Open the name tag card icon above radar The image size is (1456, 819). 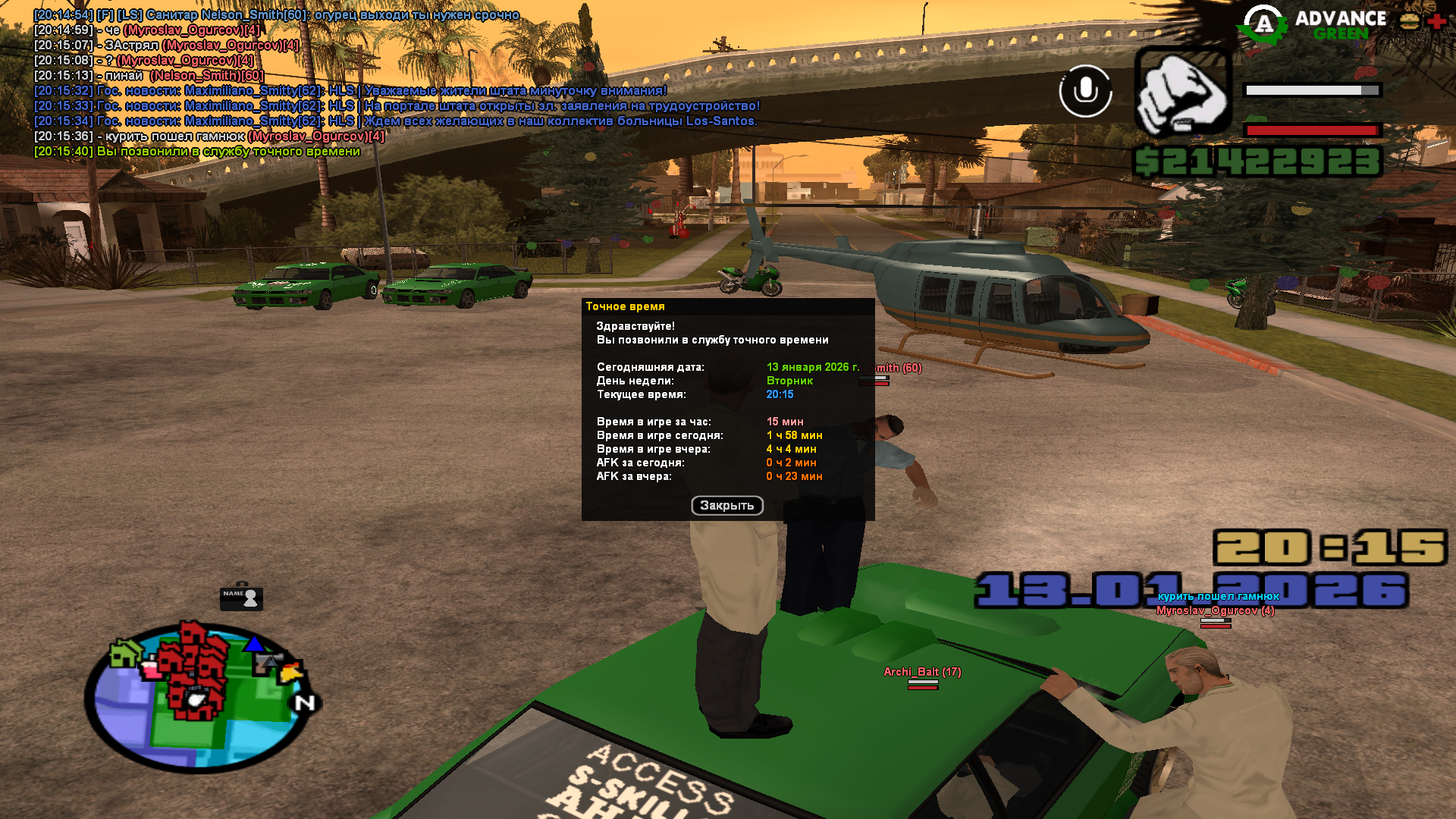(x=241, y=598)
